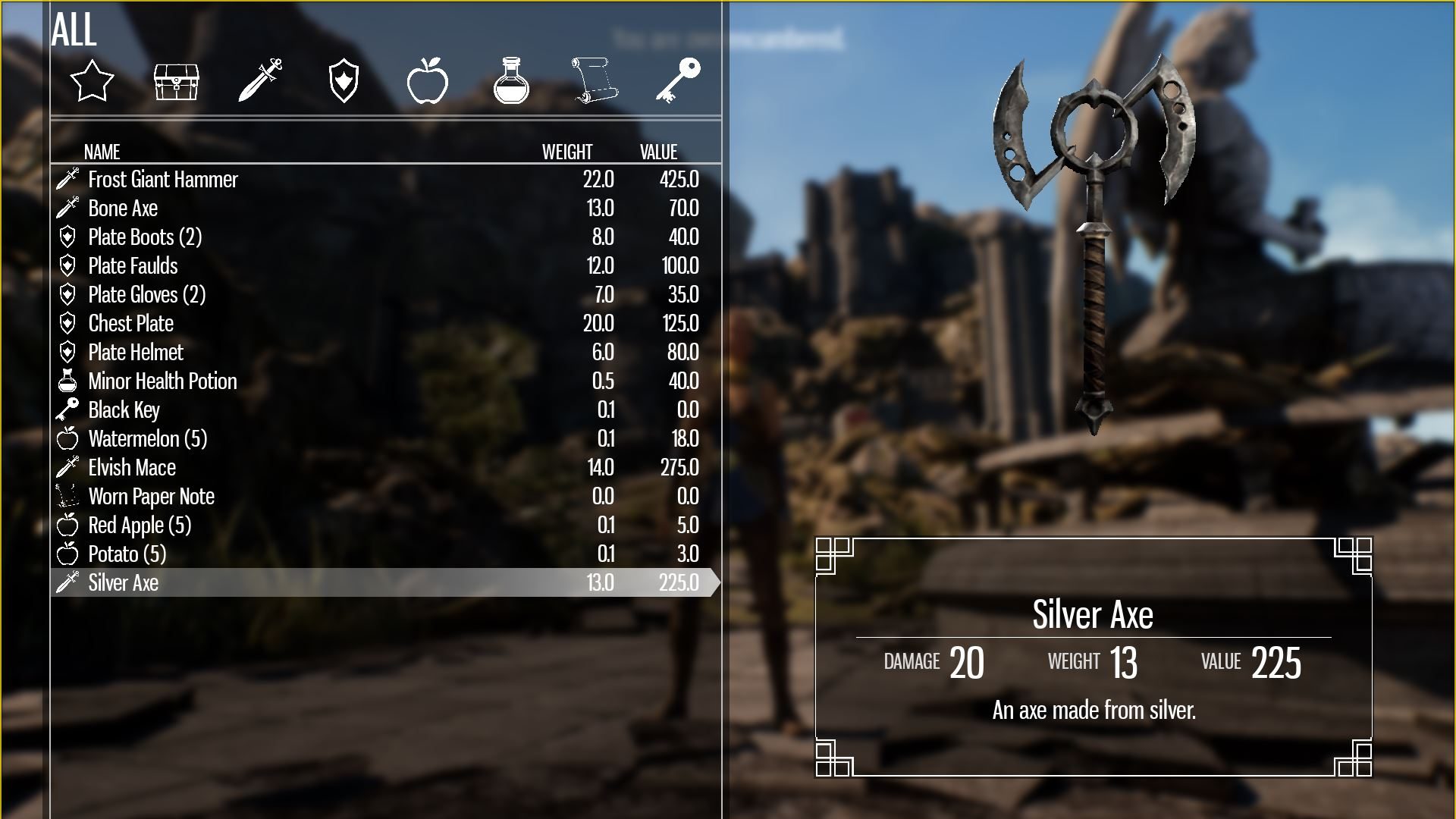Open the potion flask category
The height and width of the screenshot is (819, 1456).
(x=511, y=80)
